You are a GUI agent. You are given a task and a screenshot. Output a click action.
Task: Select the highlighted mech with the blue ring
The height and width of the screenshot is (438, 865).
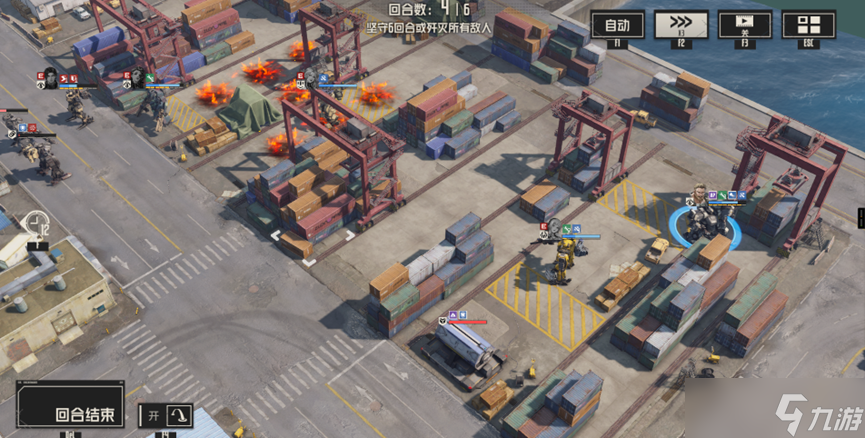coord(705,222)
